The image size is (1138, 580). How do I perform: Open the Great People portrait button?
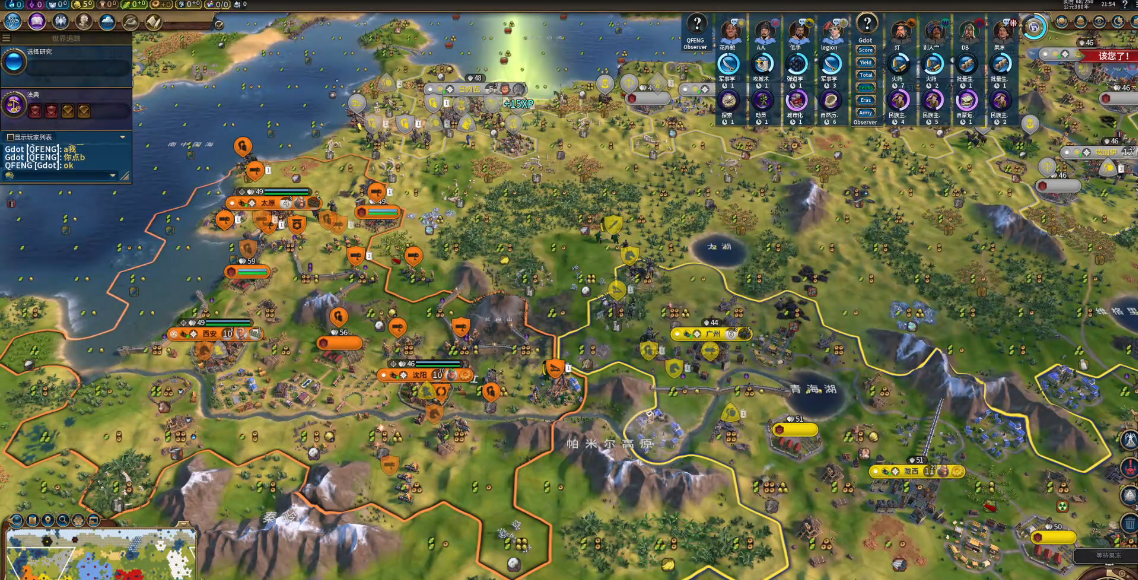(84, 21)
